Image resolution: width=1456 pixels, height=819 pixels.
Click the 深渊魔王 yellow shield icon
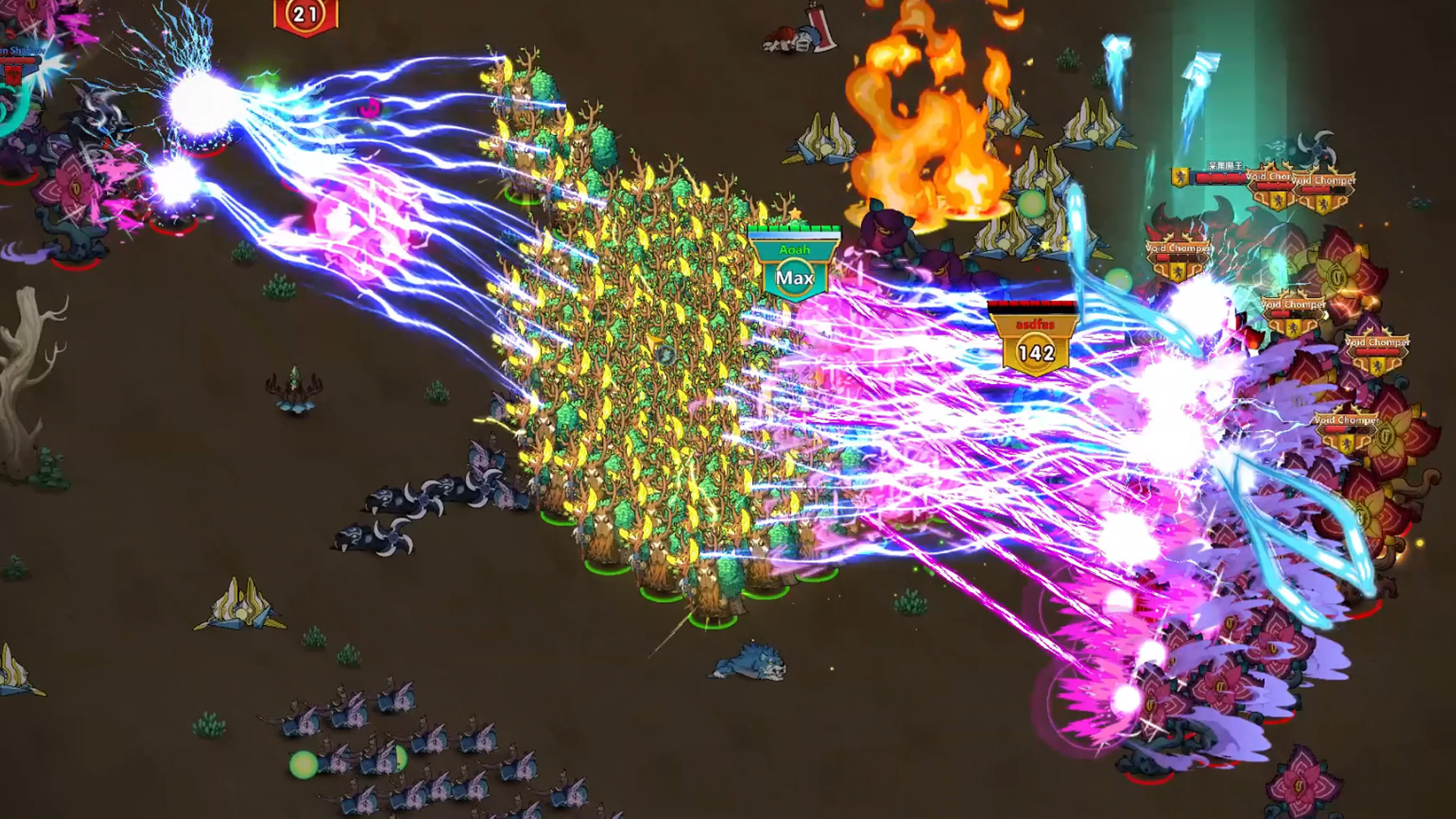[x=1179, y=177]
